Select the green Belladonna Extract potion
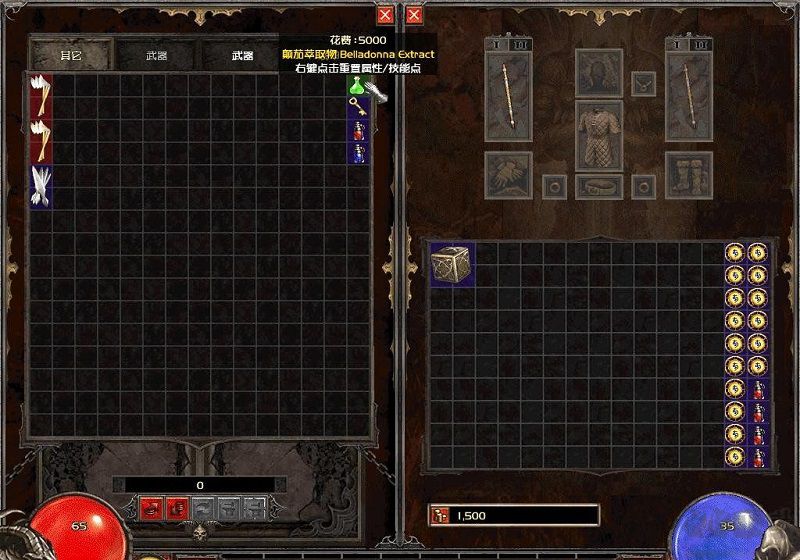Image resolution: width=800 pixels, height=560 pixels. tap(355, 87)
